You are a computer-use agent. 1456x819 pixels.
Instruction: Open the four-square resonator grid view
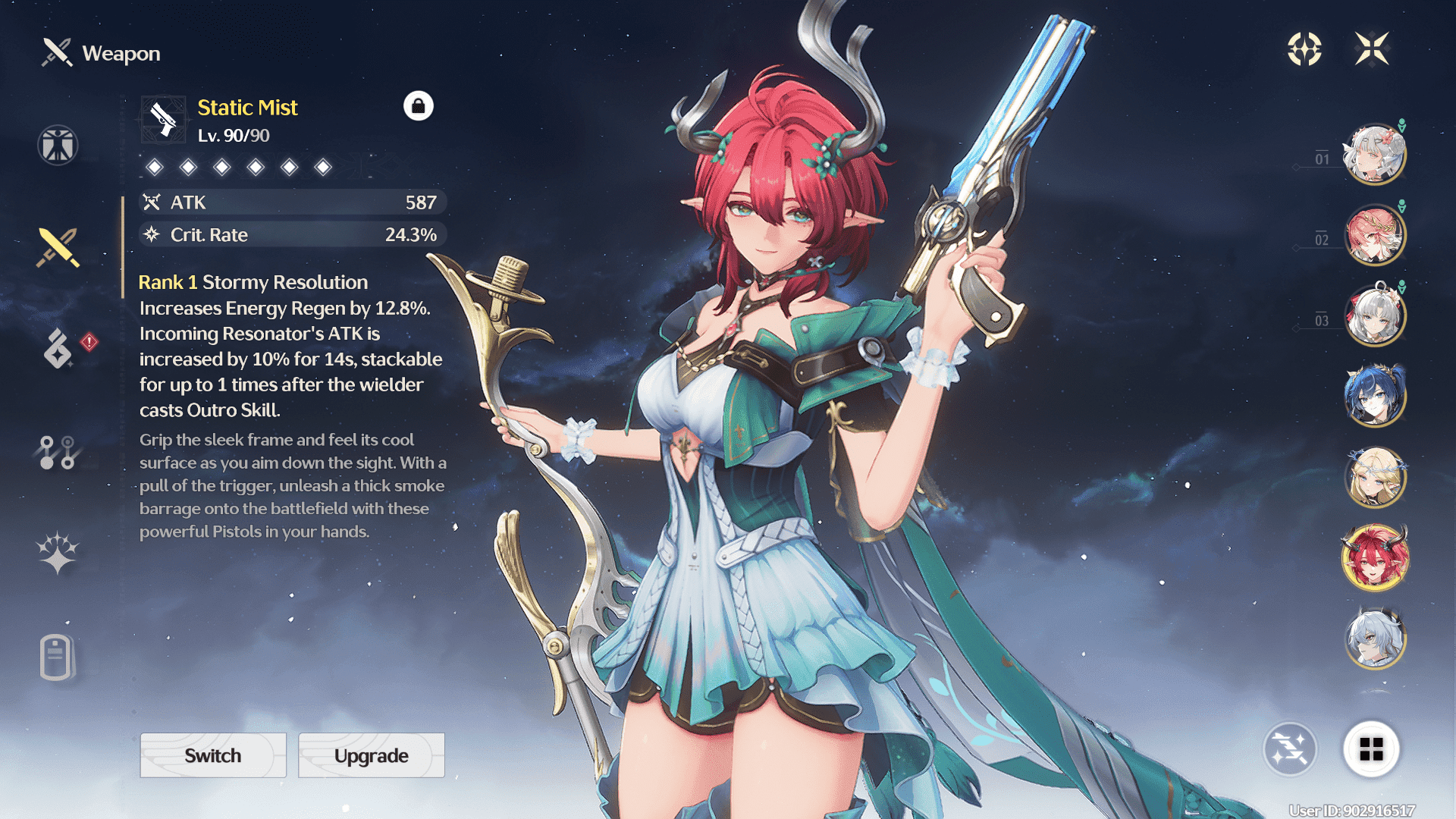tap(1371, 749)
